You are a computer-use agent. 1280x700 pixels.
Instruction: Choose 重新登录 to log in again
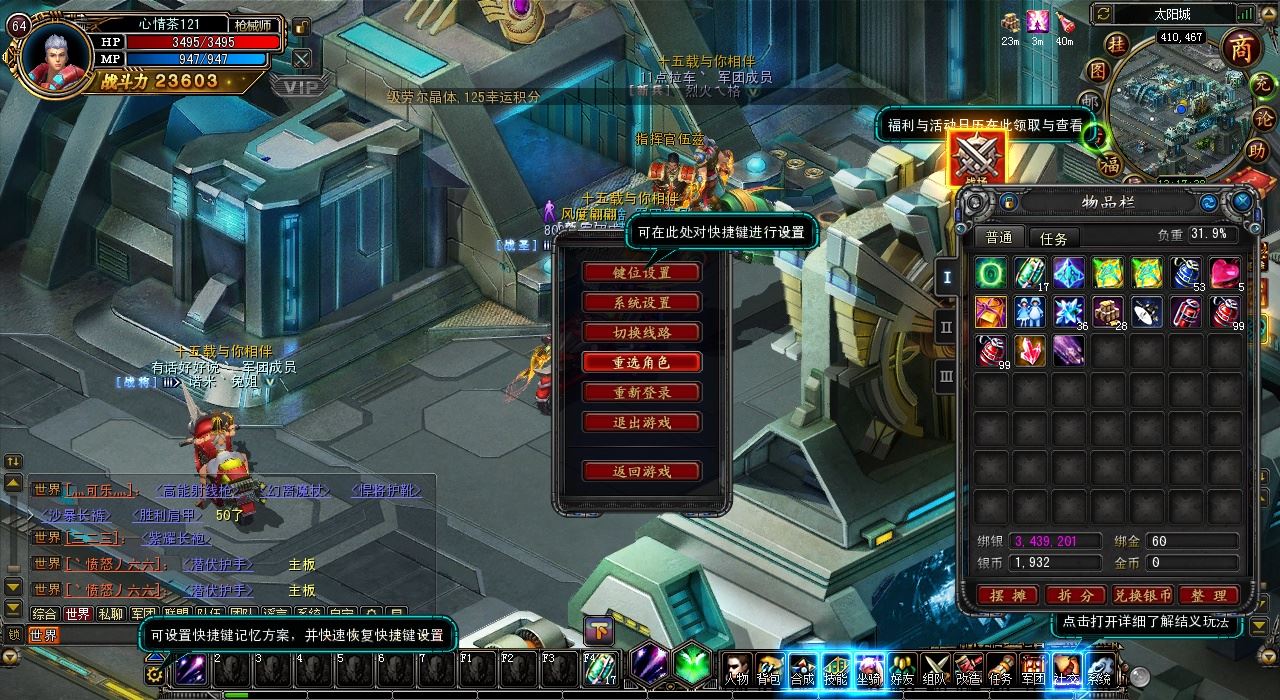(641, 392)
